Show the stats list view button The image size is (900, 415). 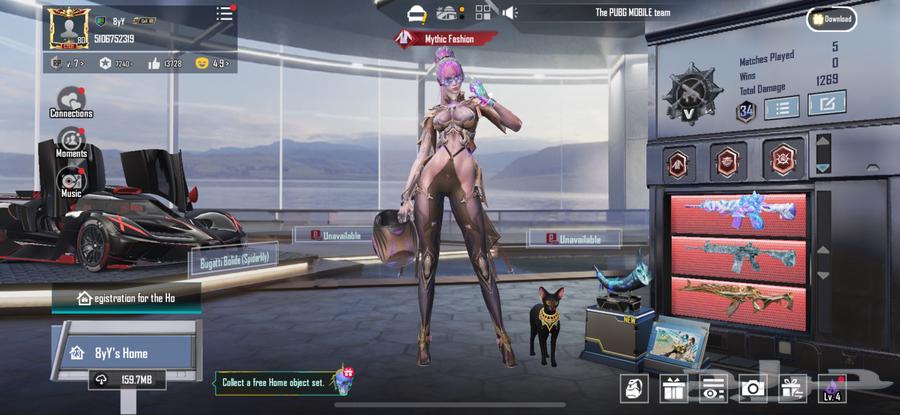coord(783,105)
